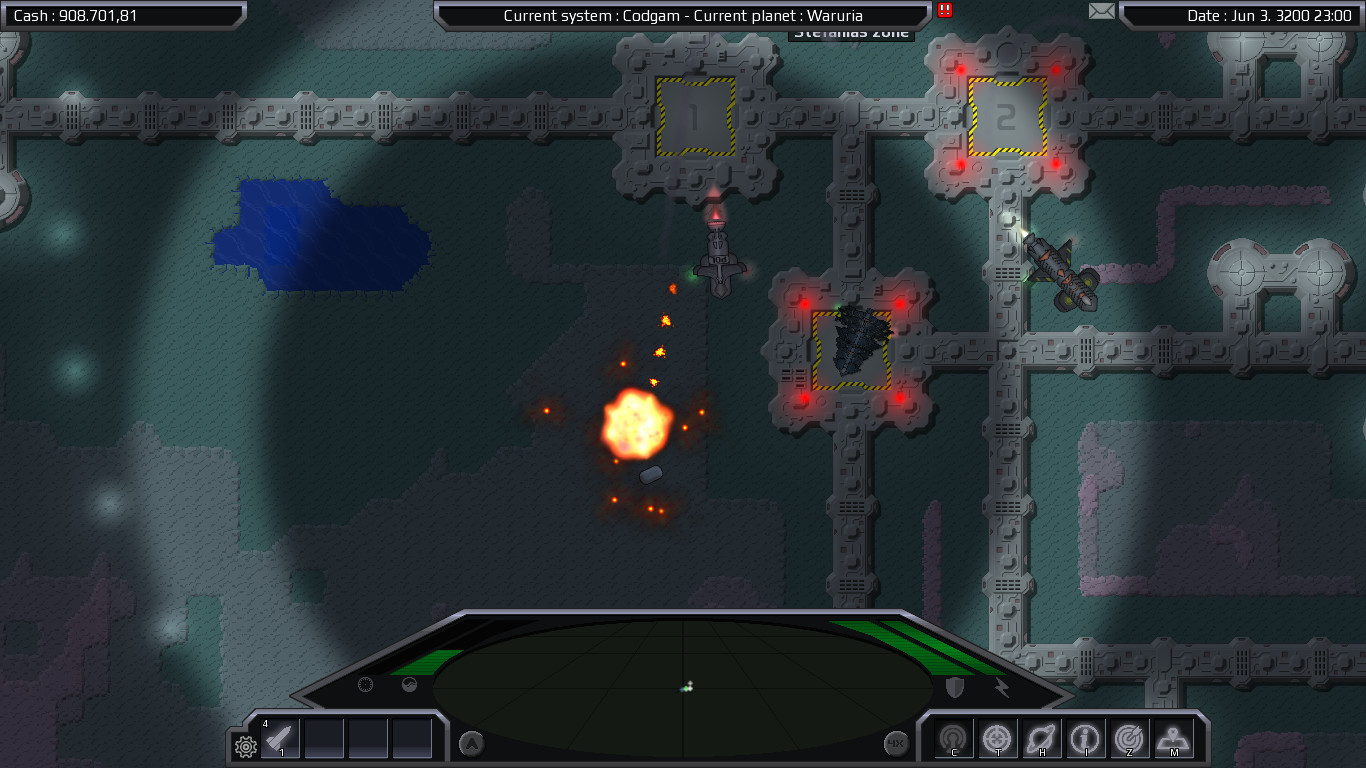Open the map marker icon
This screenshot has width=1366, height=768.
(x=1174, y=739)
